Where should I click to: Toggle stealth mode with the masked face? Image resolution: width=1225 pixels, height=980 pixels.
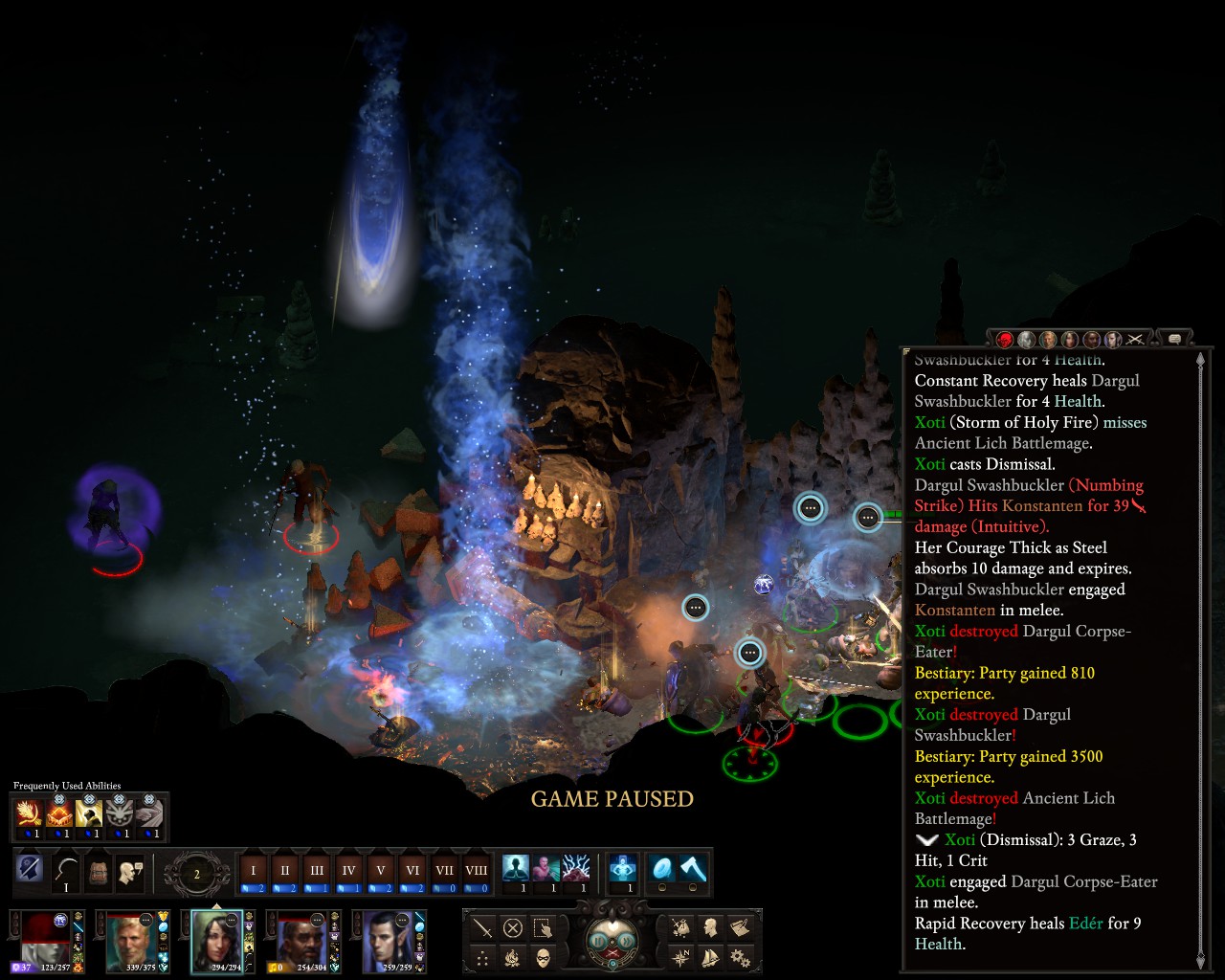point(543,956)
